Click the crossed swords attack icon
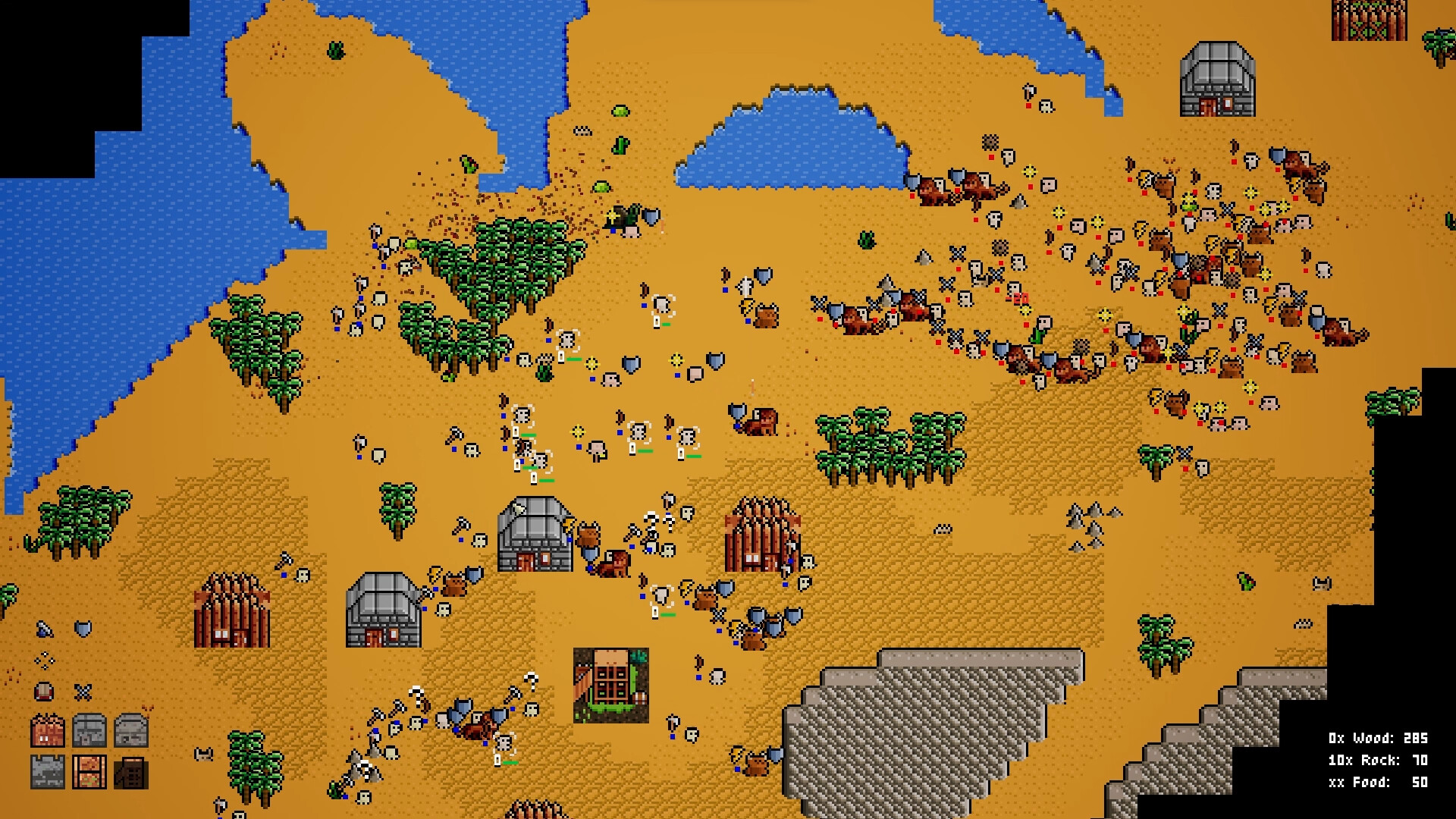Screen dimensions: 1456x819 point(83,692)
